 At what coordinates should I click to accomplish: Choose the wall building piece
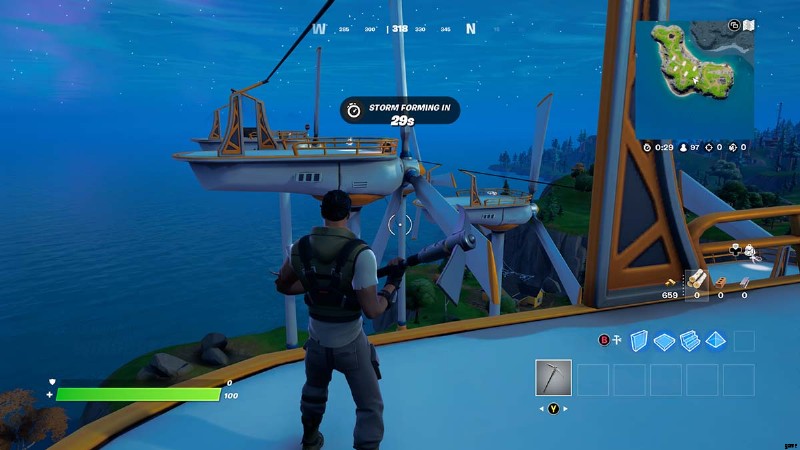coord(637,341)
